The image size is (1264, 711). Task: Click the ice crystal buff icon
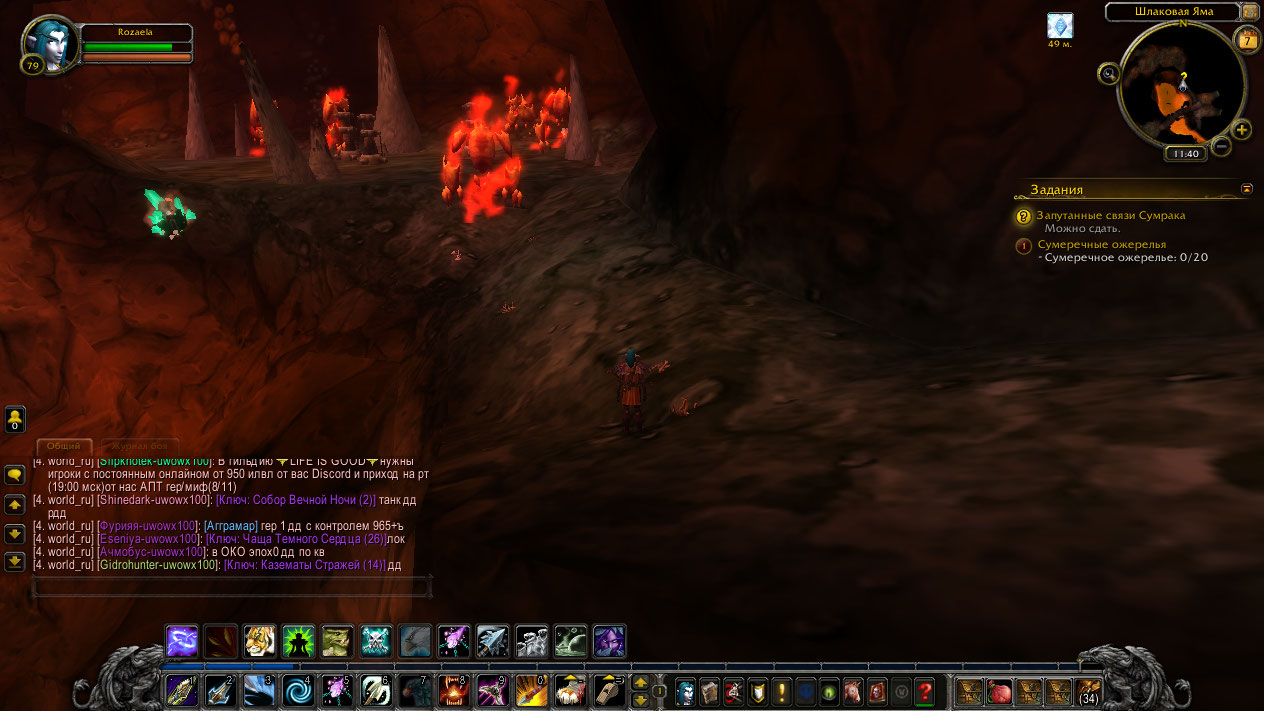coord(1059,26)
